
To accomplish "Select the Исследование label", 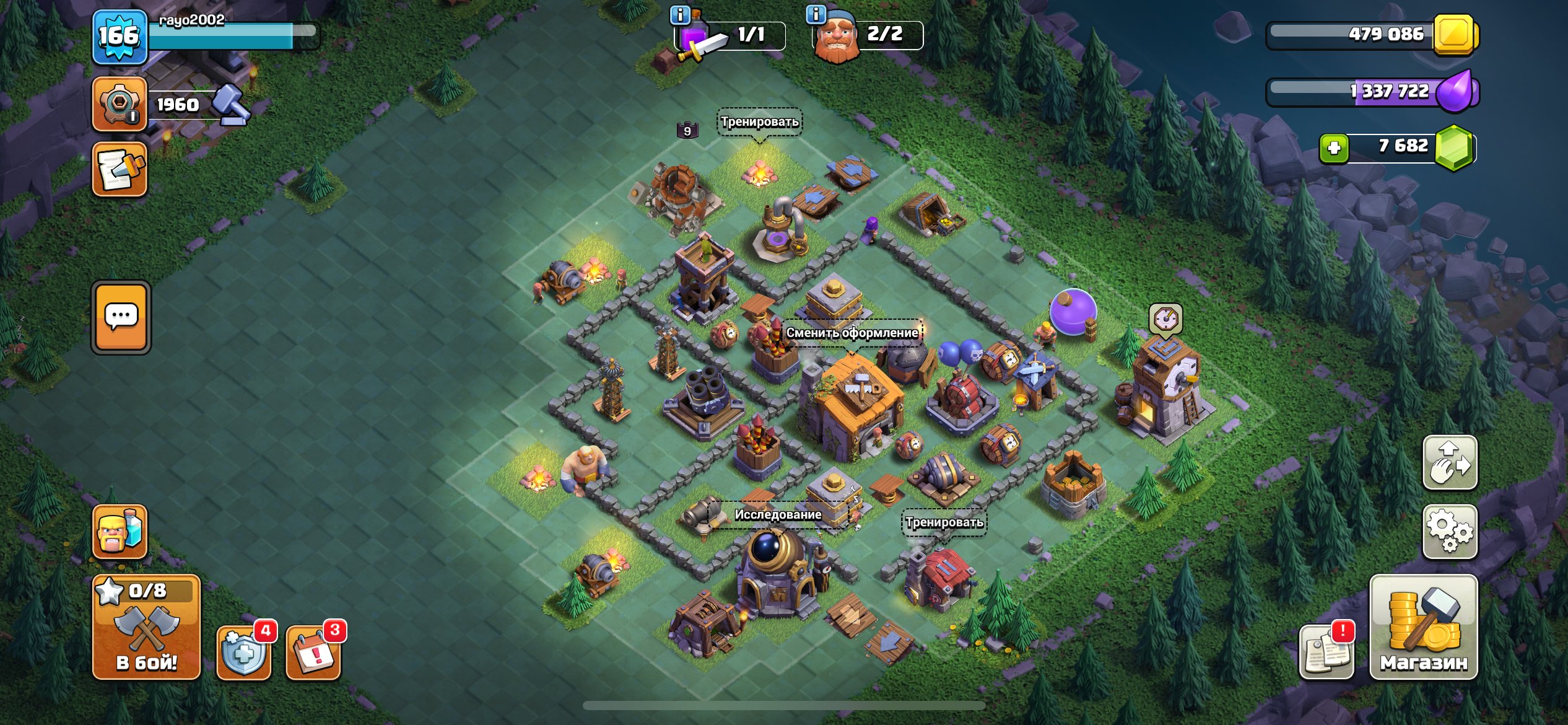I will [x=778, y=515].
